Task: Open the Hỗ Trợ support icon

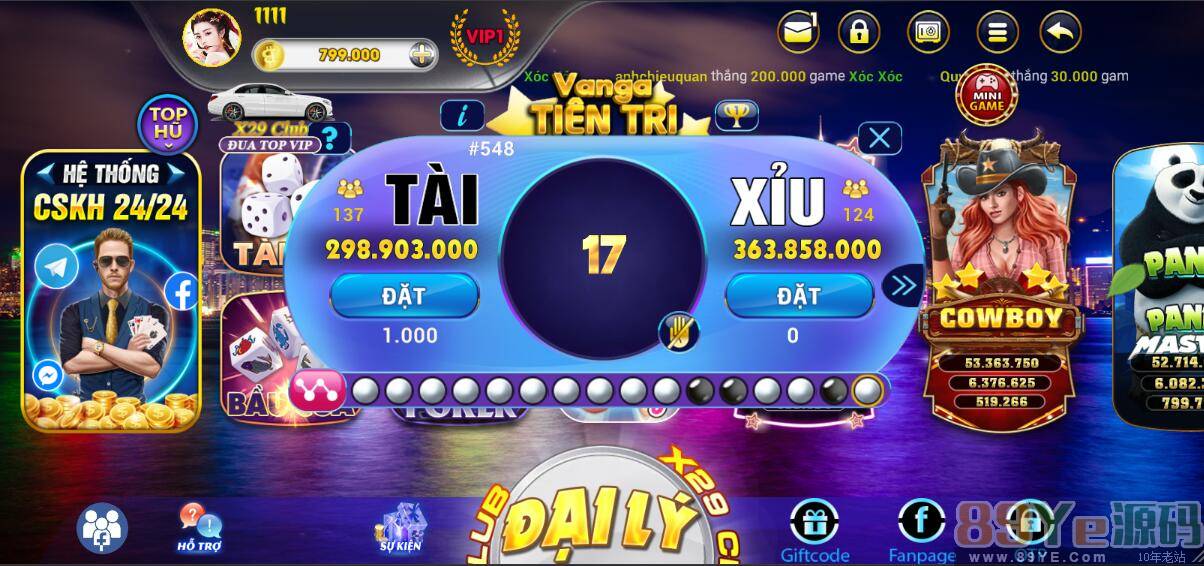Action: point(199,527)
